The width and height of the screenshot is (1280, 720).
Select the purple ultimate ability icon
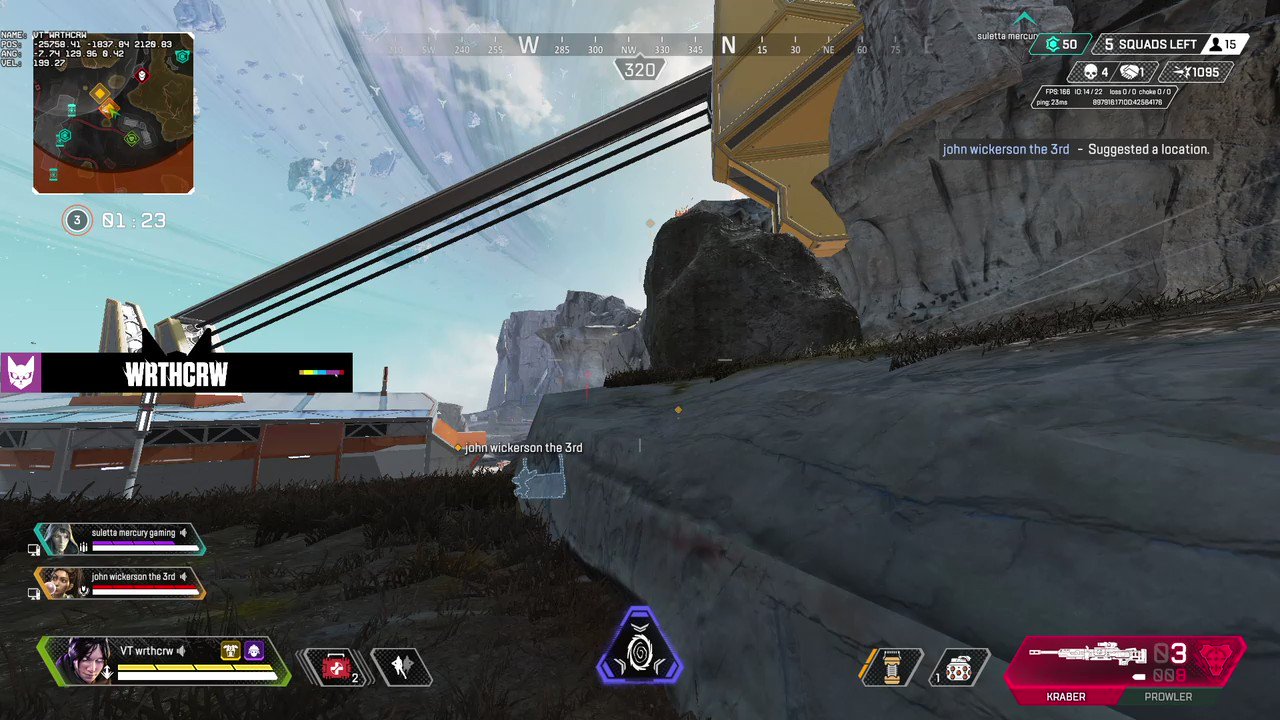(640, 648)
